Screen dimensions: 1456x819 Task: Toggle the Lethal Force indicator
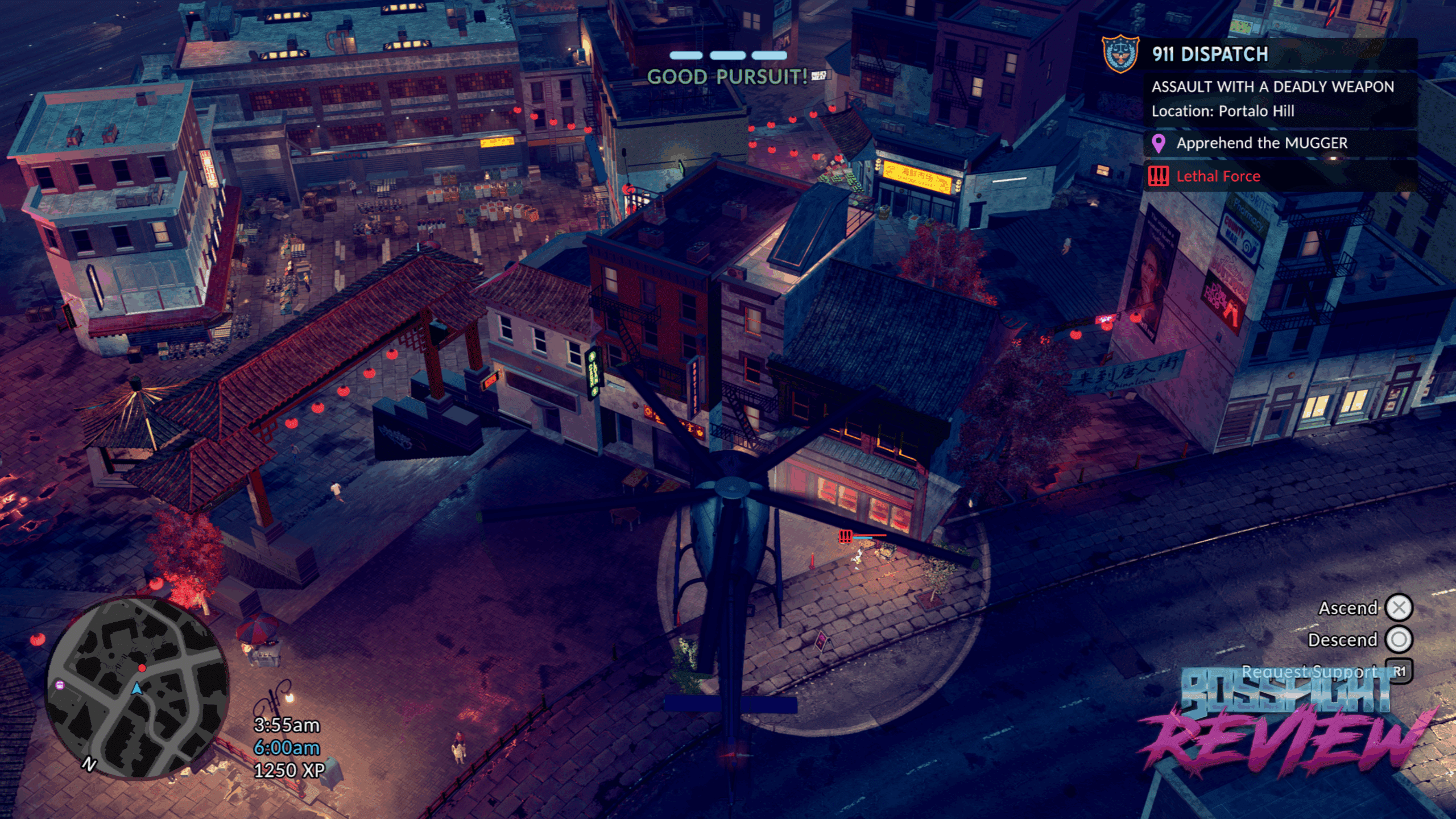(1218, 176)
